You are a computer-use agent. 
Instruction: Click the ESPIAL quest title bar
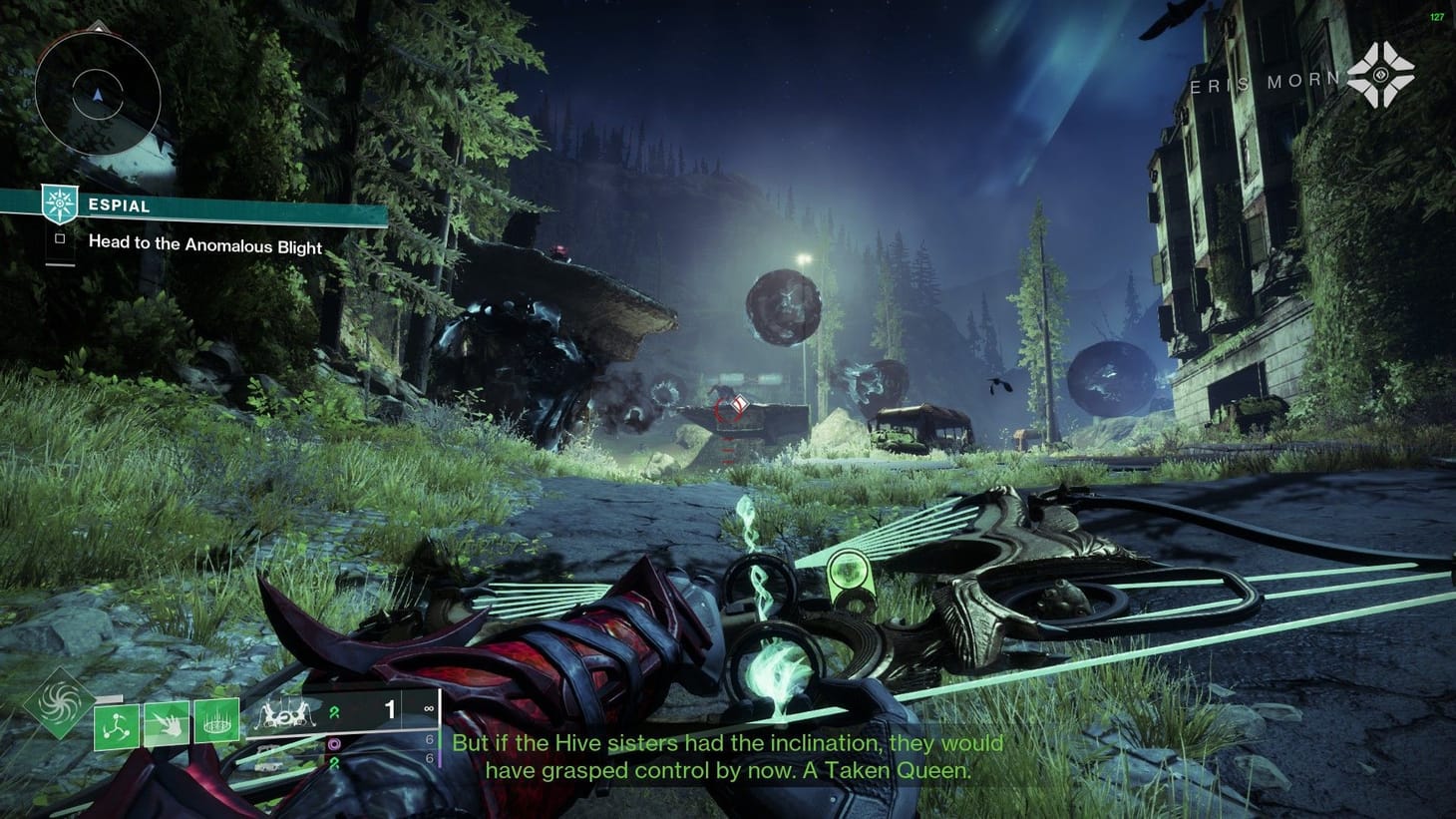(x=120, y=205)
